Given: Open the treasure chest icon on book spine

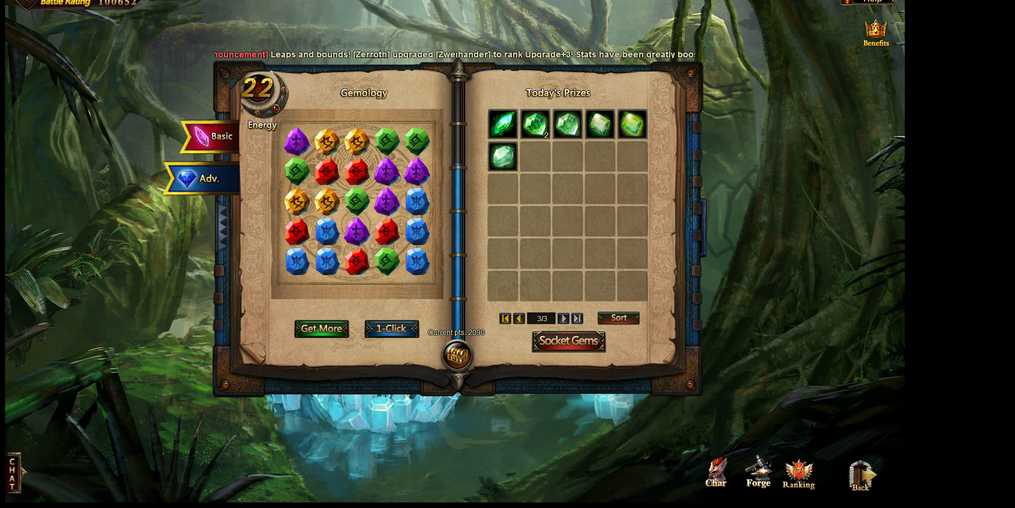Looking at the screenshot, I should tap(457, 355).
